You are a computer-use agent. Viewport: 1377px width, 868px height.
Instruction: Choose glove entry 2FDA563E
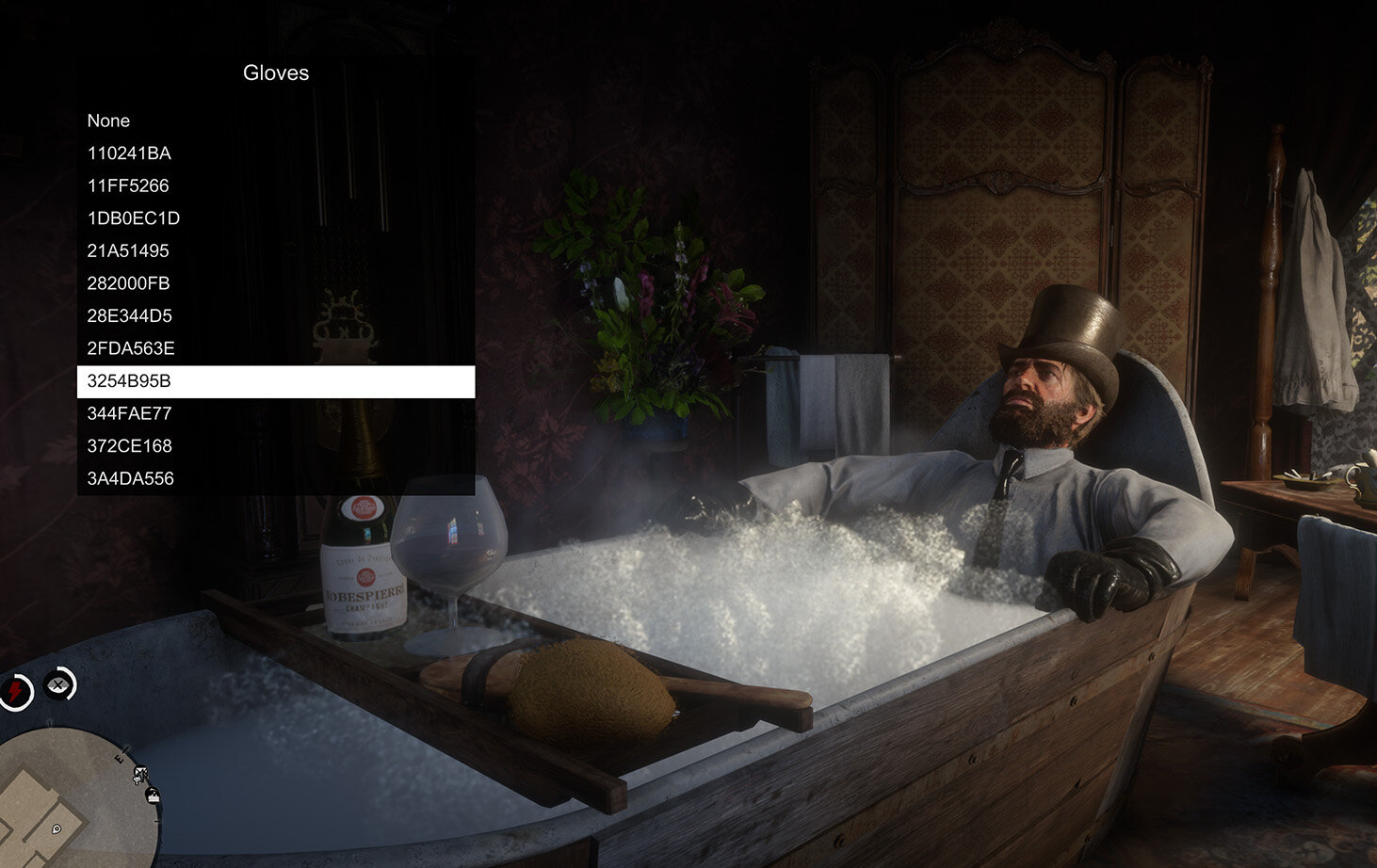pos(131,348)
